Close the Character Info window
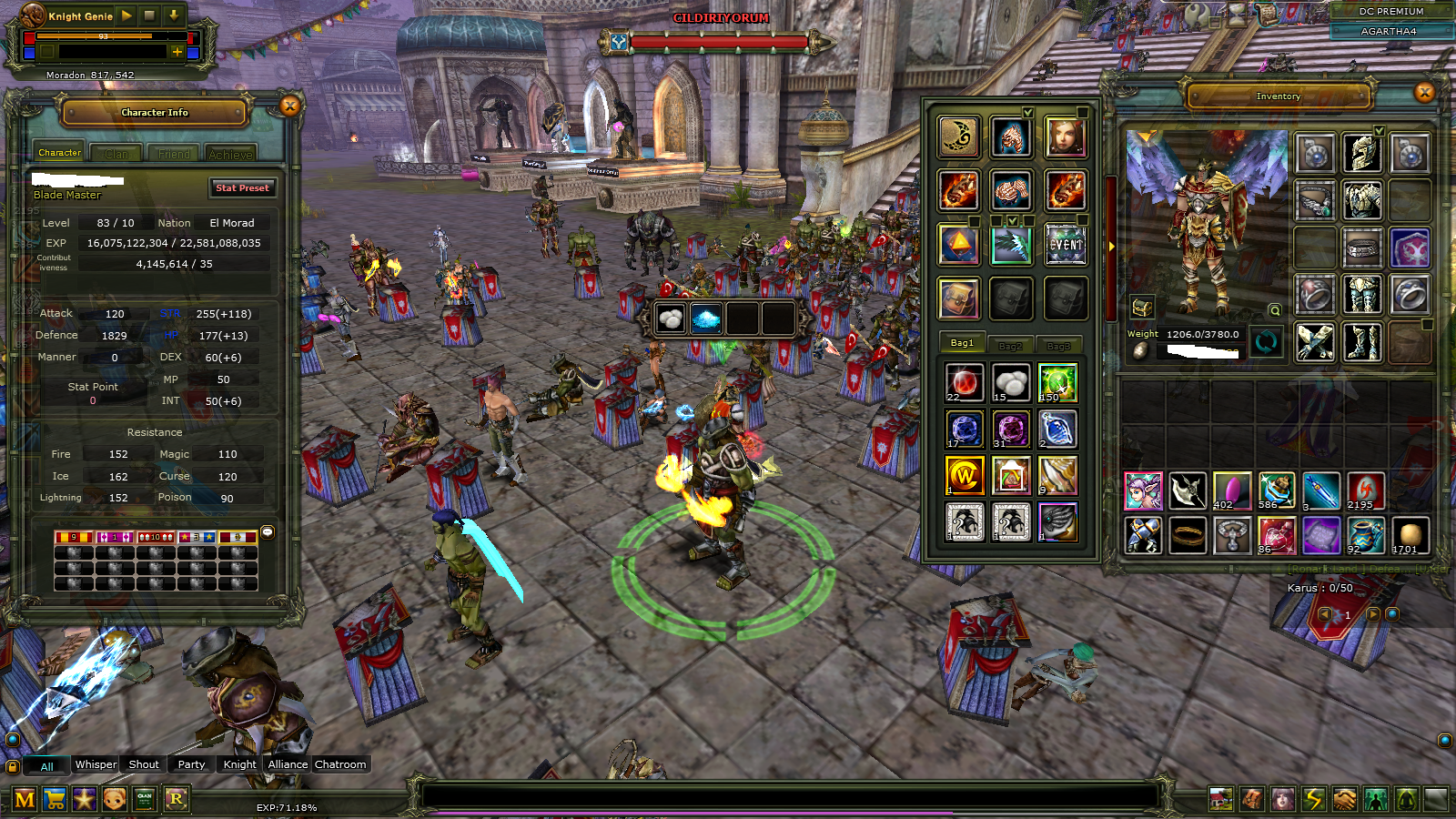The width and height of the screenshot is (1456, 819). pos(289,106)
